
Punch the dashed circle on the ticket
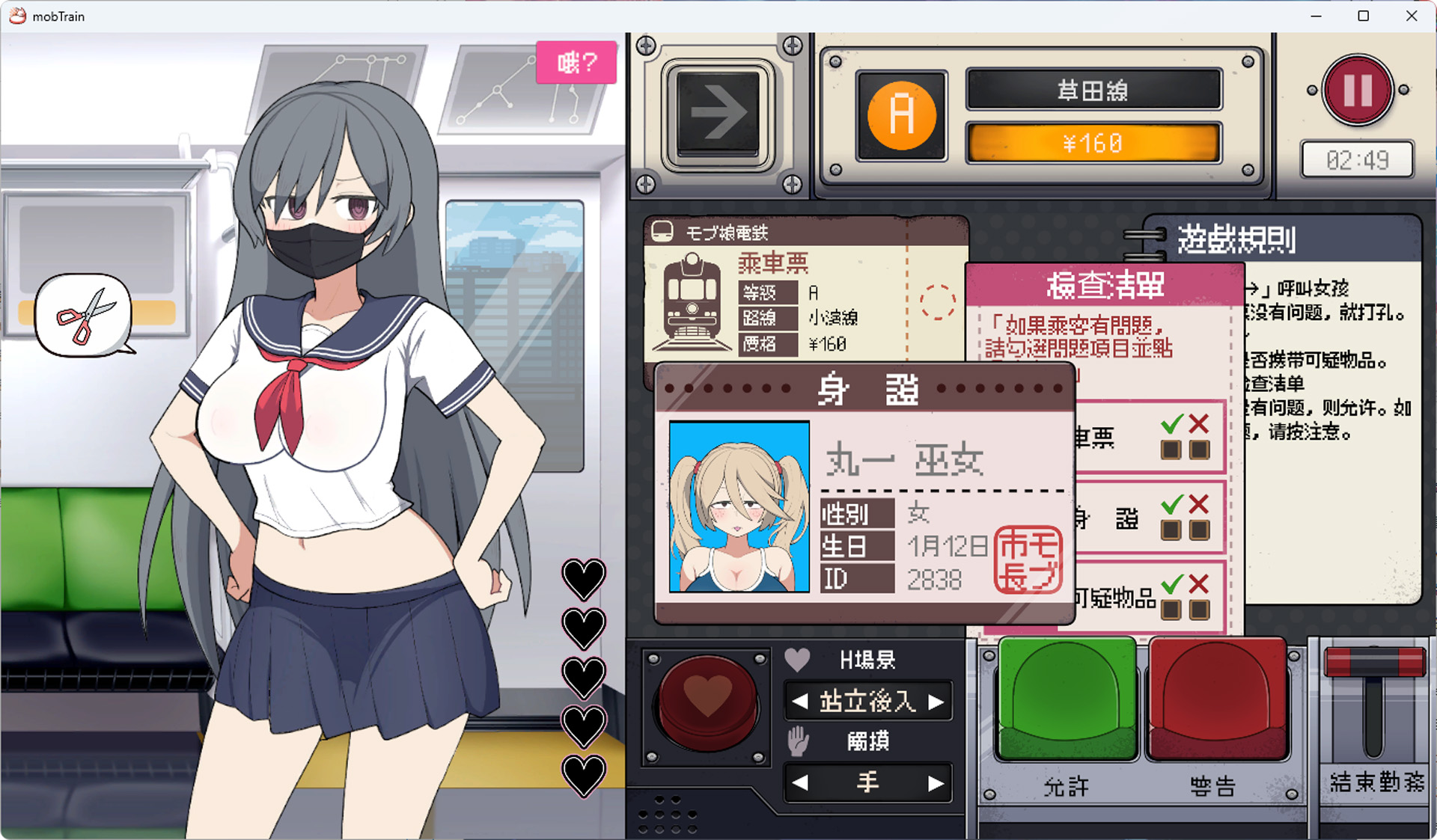pyautogui.click(x=937, y=302)
